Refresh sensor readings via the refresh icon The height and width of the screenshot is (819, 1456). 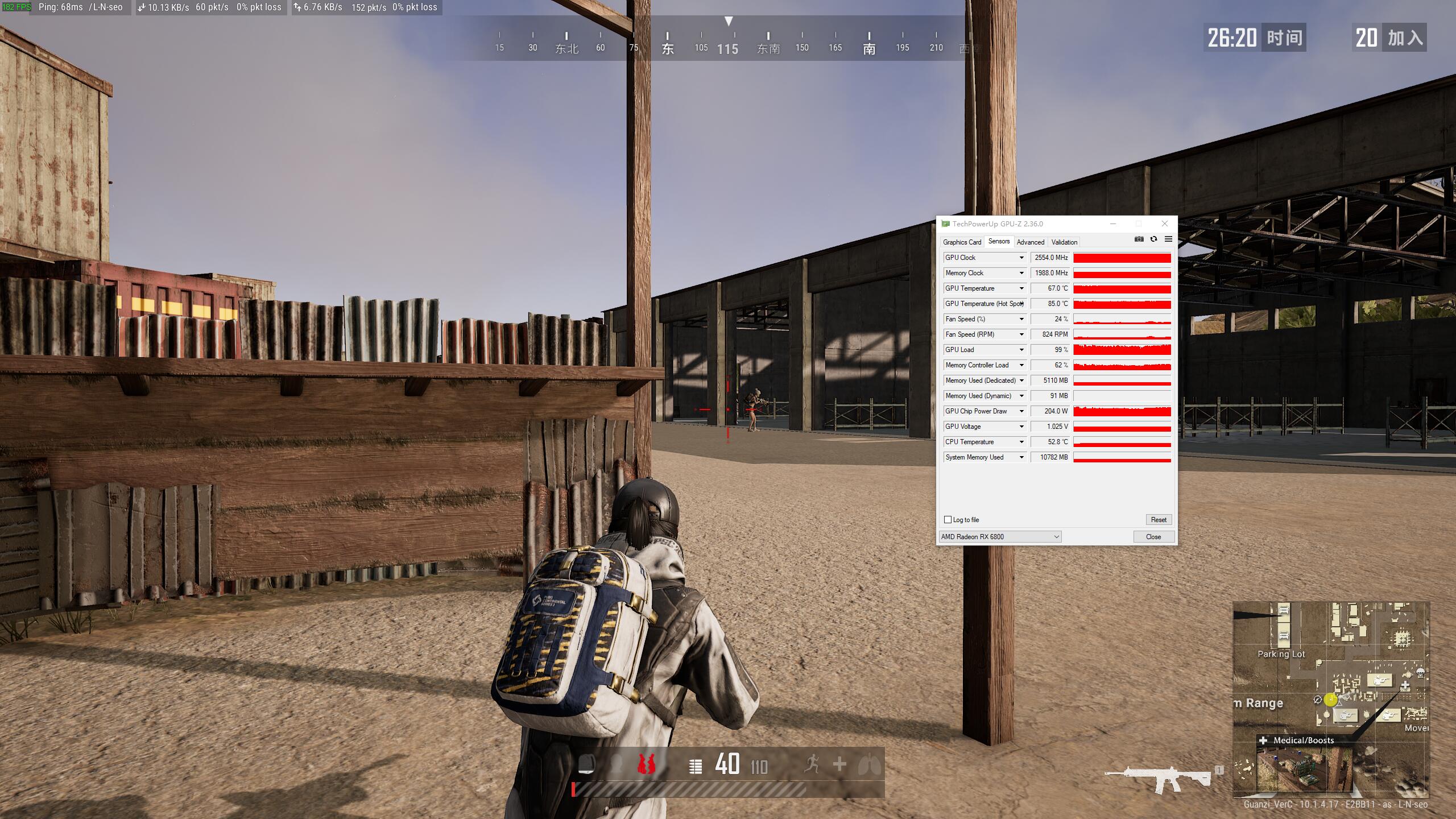coord(1153,239)
